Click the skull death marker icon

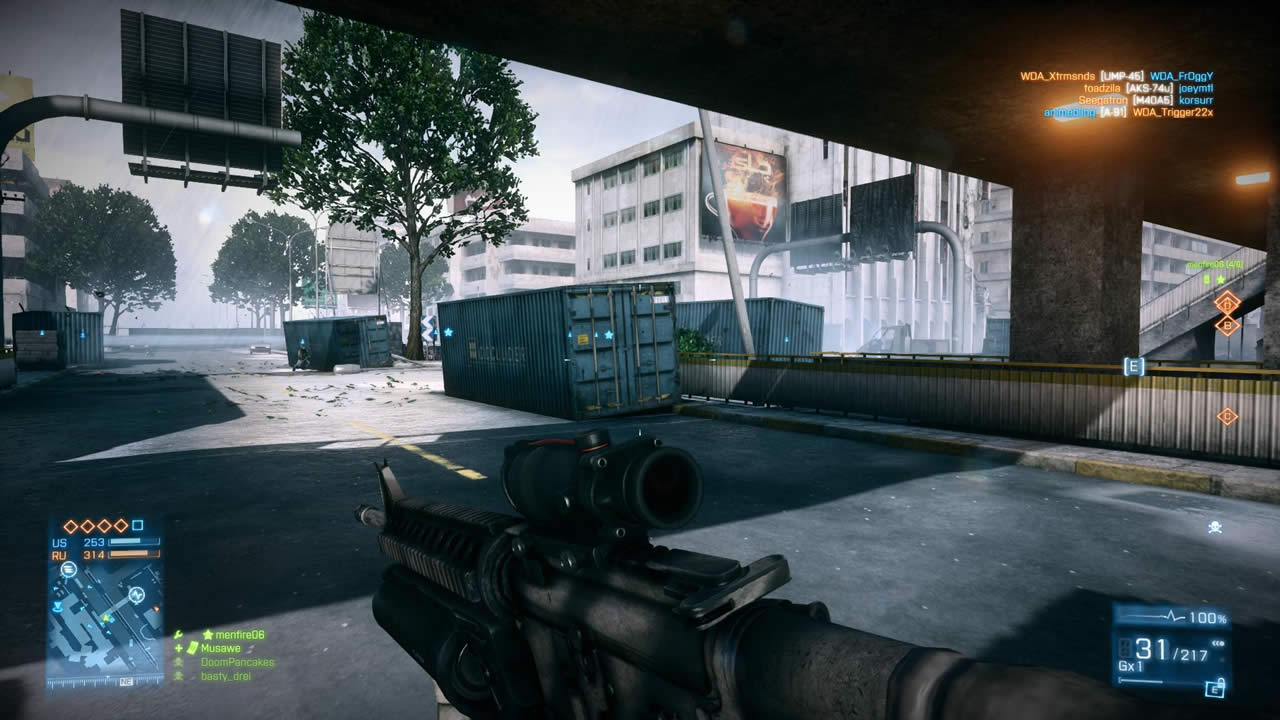[1215, 526]
